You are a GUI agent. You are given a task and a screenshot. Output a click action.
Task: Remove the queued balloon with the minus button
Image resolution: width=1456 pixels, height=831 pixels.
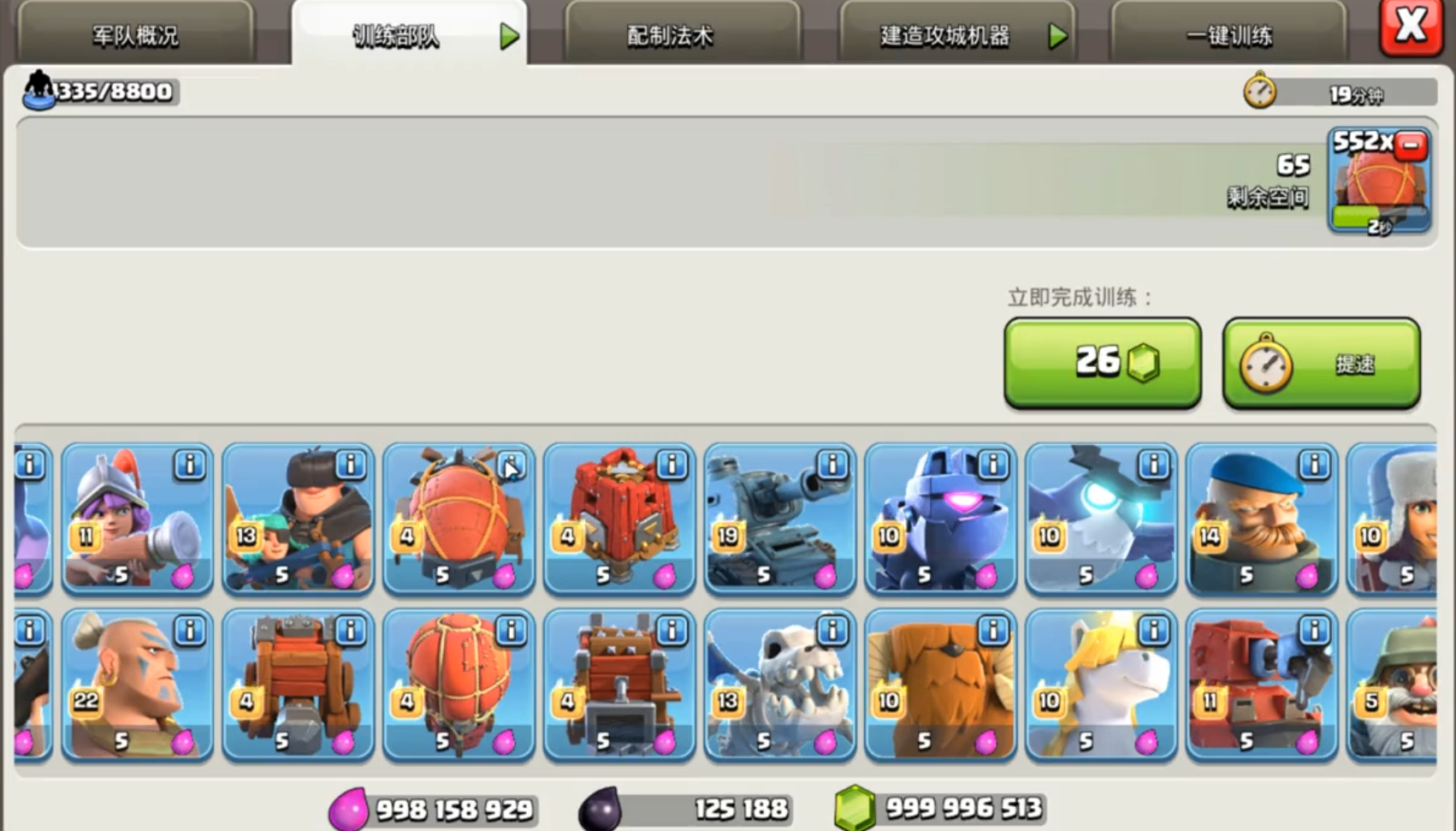pos(1411,145)
